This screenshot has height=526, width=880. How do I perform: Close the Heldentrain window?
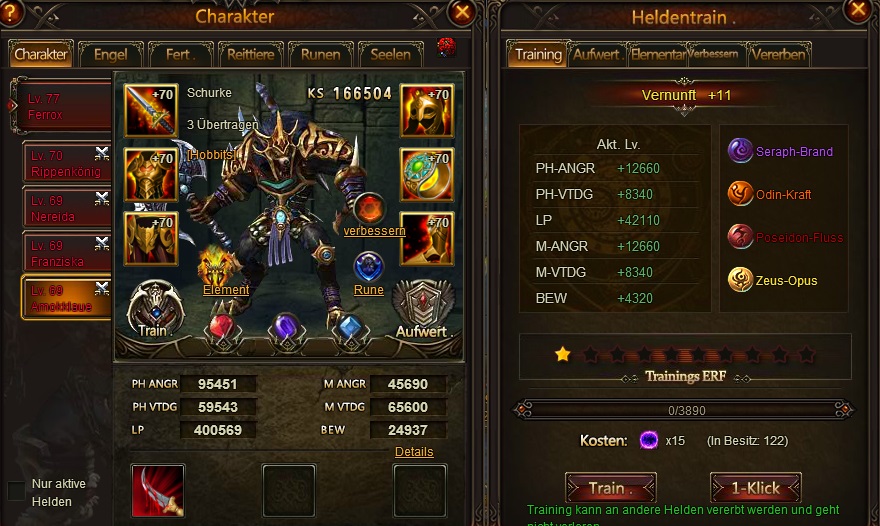click(857, 10)
